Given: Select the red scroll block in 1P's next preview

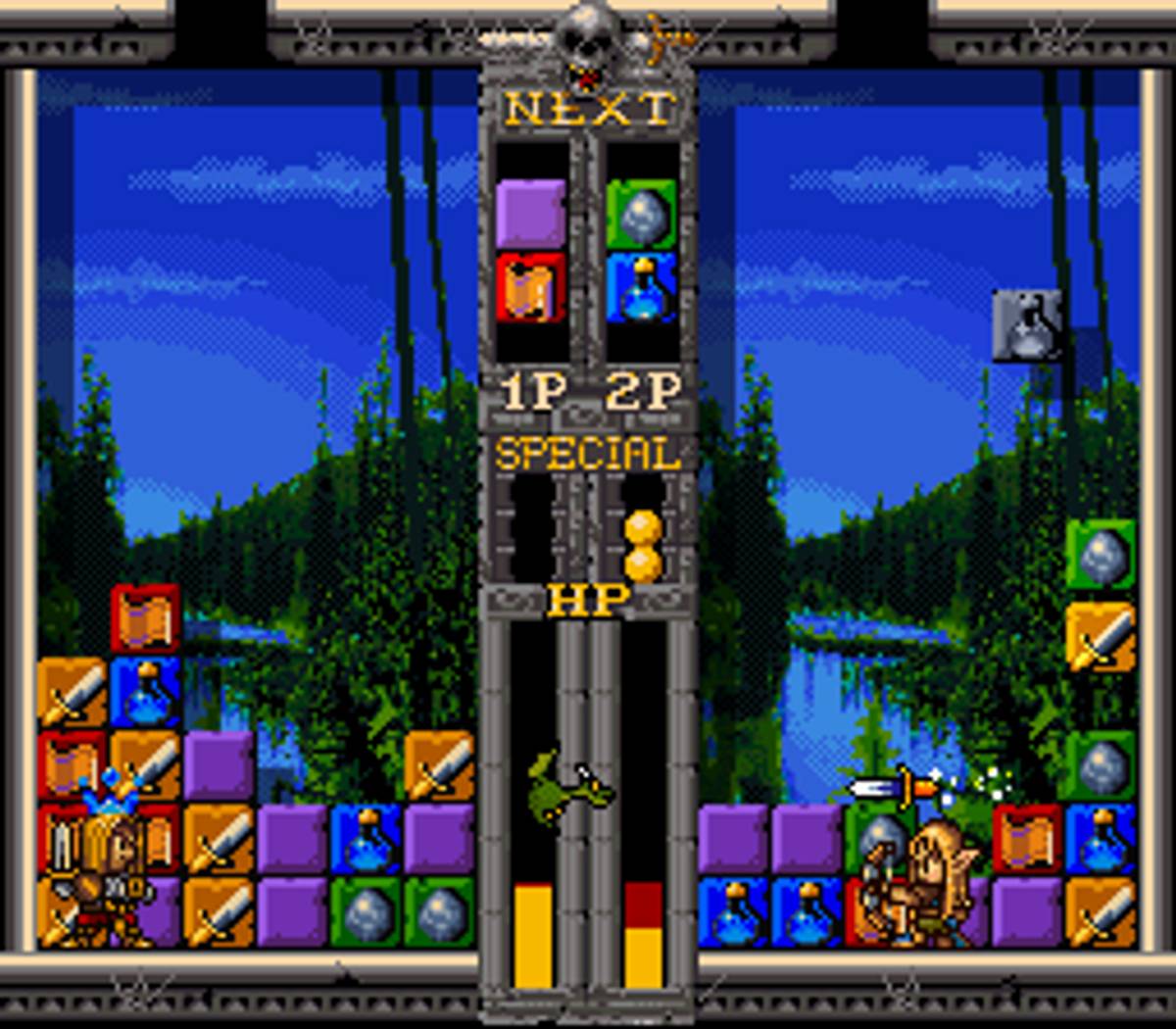Looking at the screenshot, I should pyautogui.click(x=530, y=287).
